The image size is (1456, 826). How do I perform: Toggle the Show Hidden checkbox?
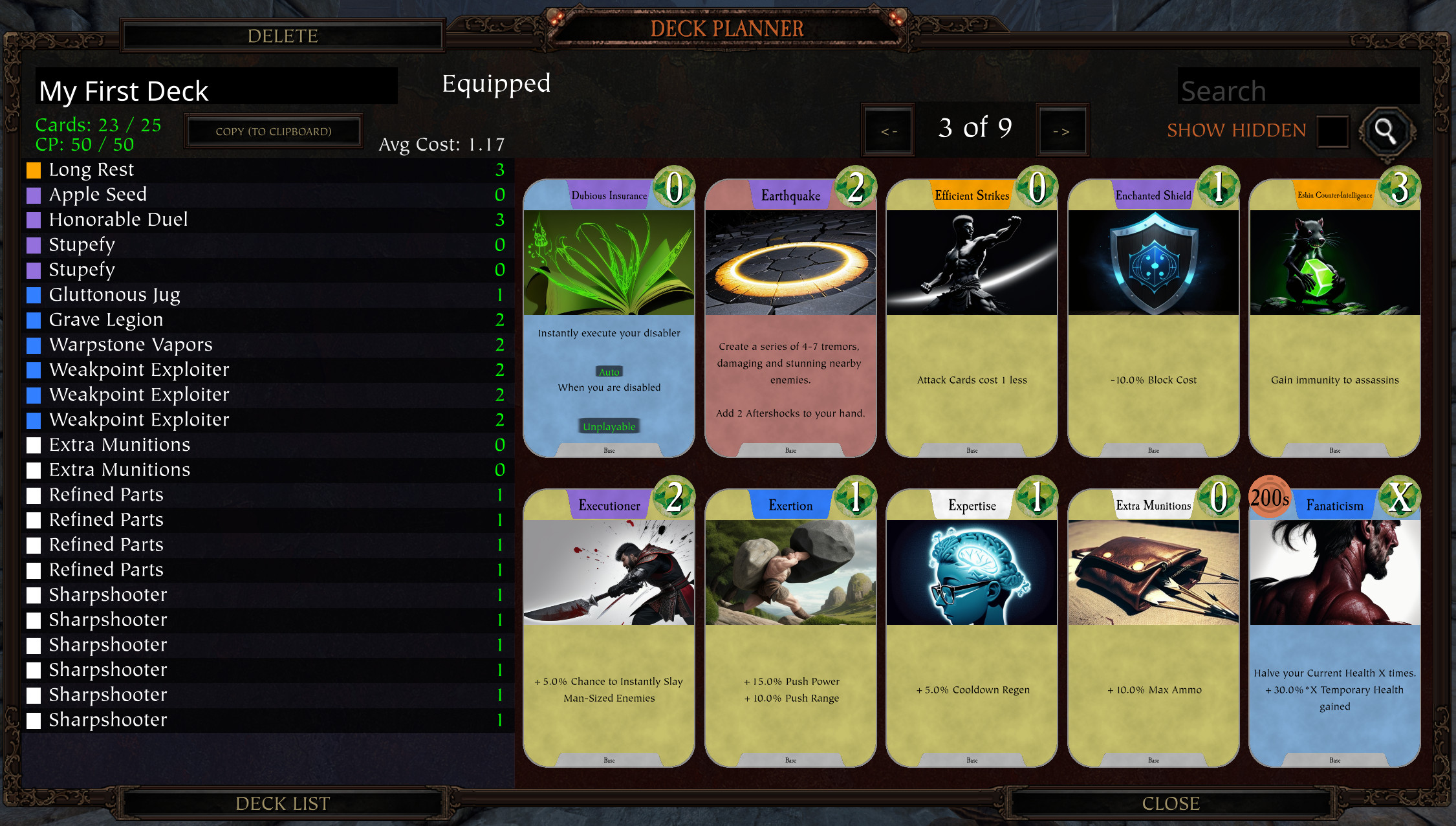tap(1332, 131)
